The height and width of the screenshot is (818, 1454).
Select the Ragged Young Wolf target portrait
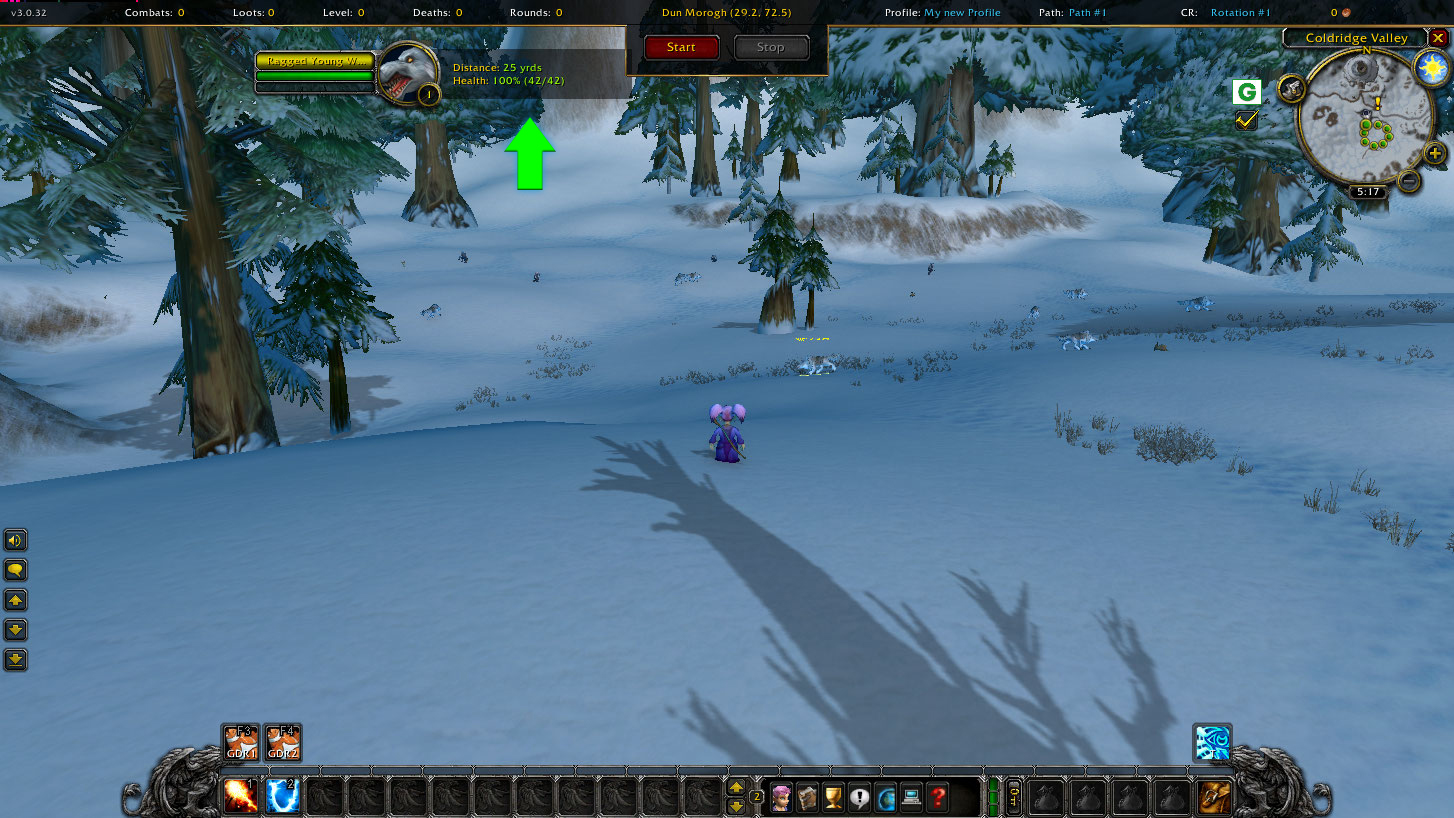(x=409, y=72)
